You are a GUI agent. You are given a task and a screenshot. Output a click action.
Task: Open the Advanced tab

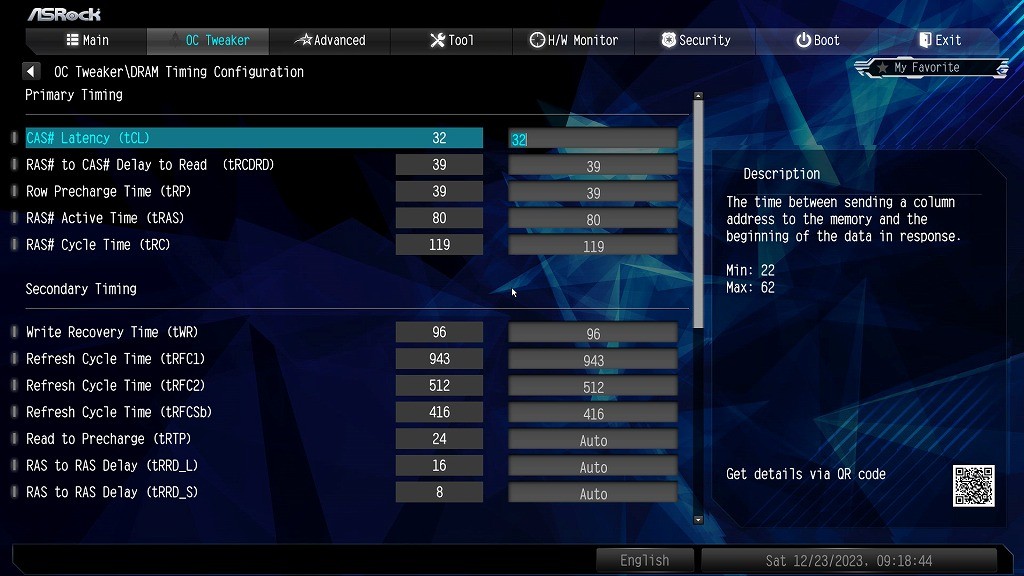pyautogui.click(x=330, y=40)
